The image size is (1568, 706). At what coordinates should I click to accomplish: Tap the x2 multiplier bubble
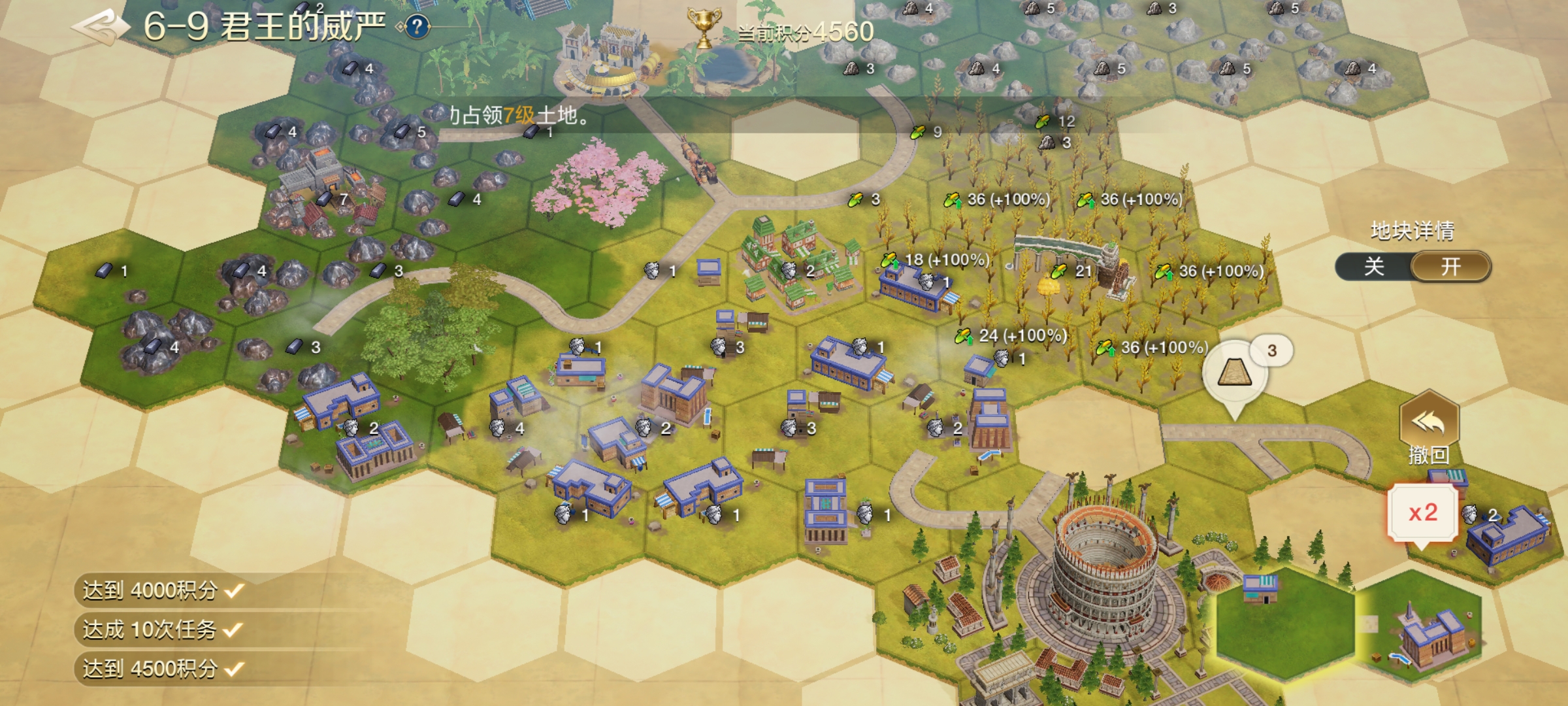pyautogui.click(x=1423, y=513)
